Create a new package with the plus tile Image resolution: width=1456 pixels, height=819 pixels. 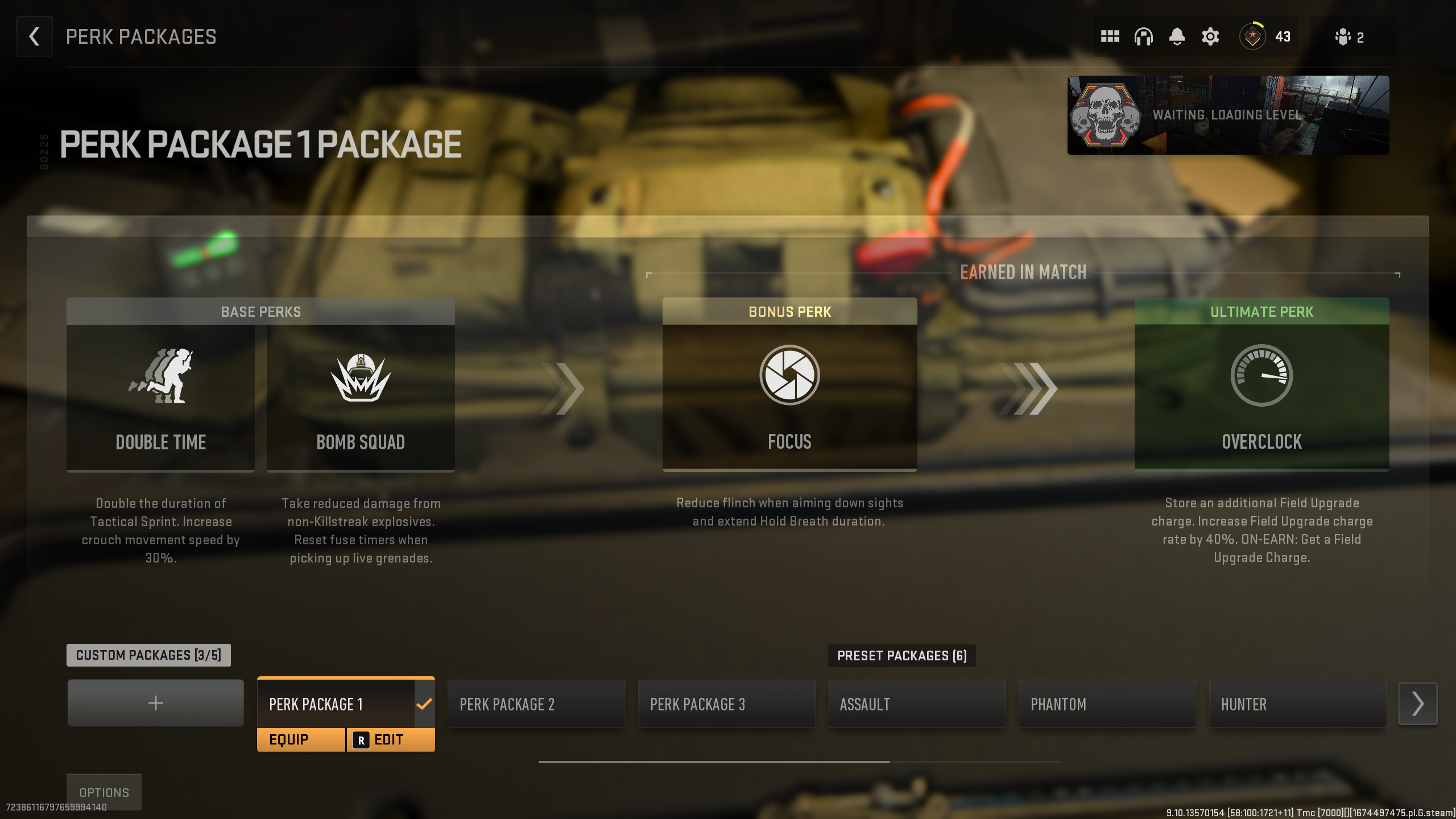tap(155, 703)
